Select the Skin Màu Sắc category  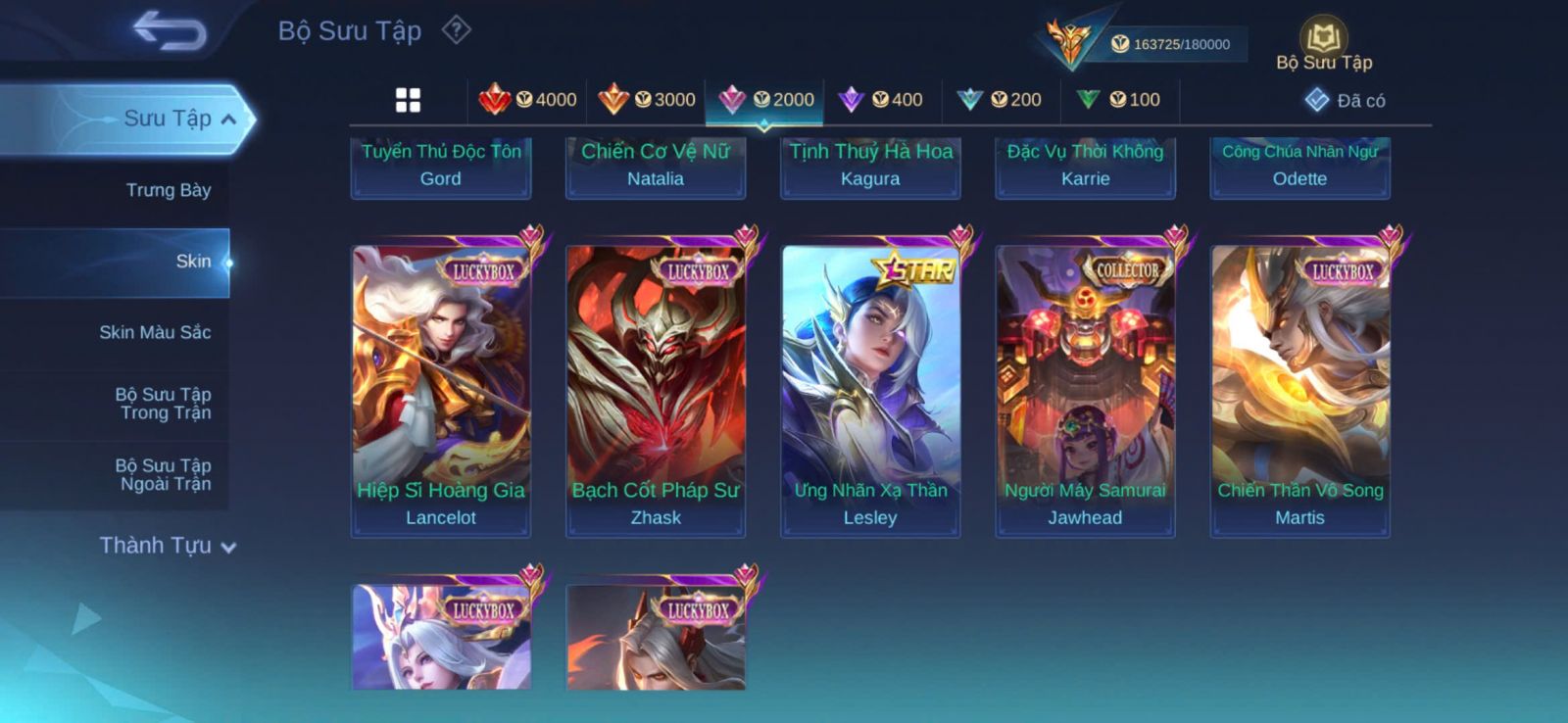pos(155,332)
